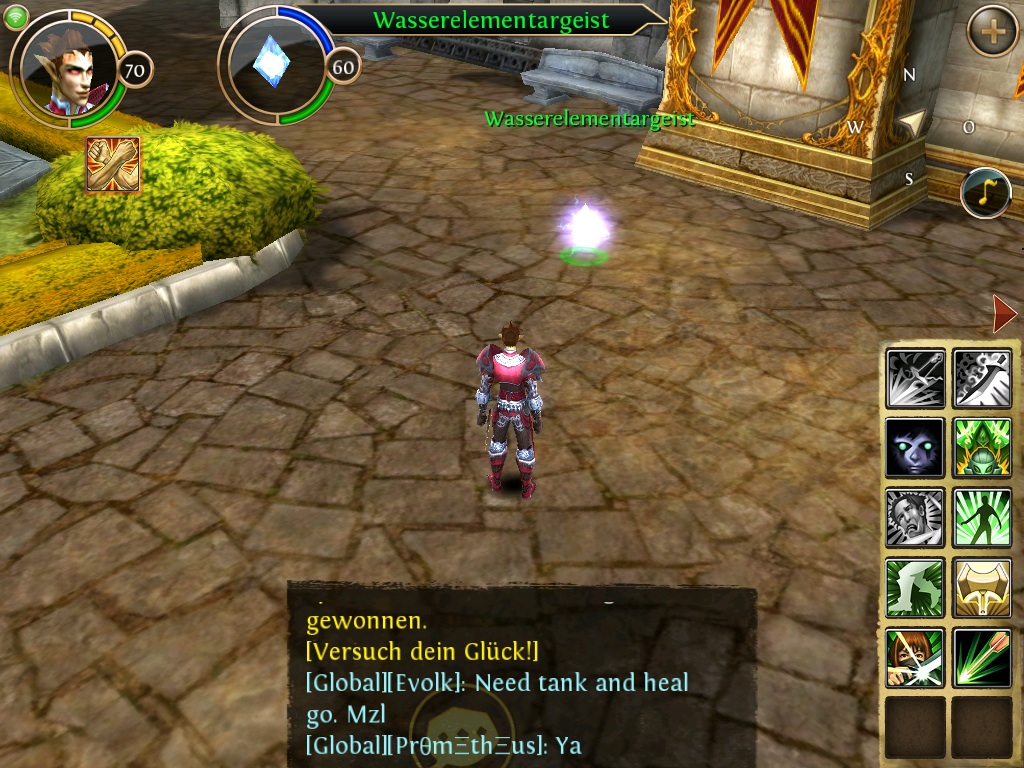The height and width of the screenshot is (768, 1024).
Task: Activate the green running legs skill
Action: [x=915, y=588]
